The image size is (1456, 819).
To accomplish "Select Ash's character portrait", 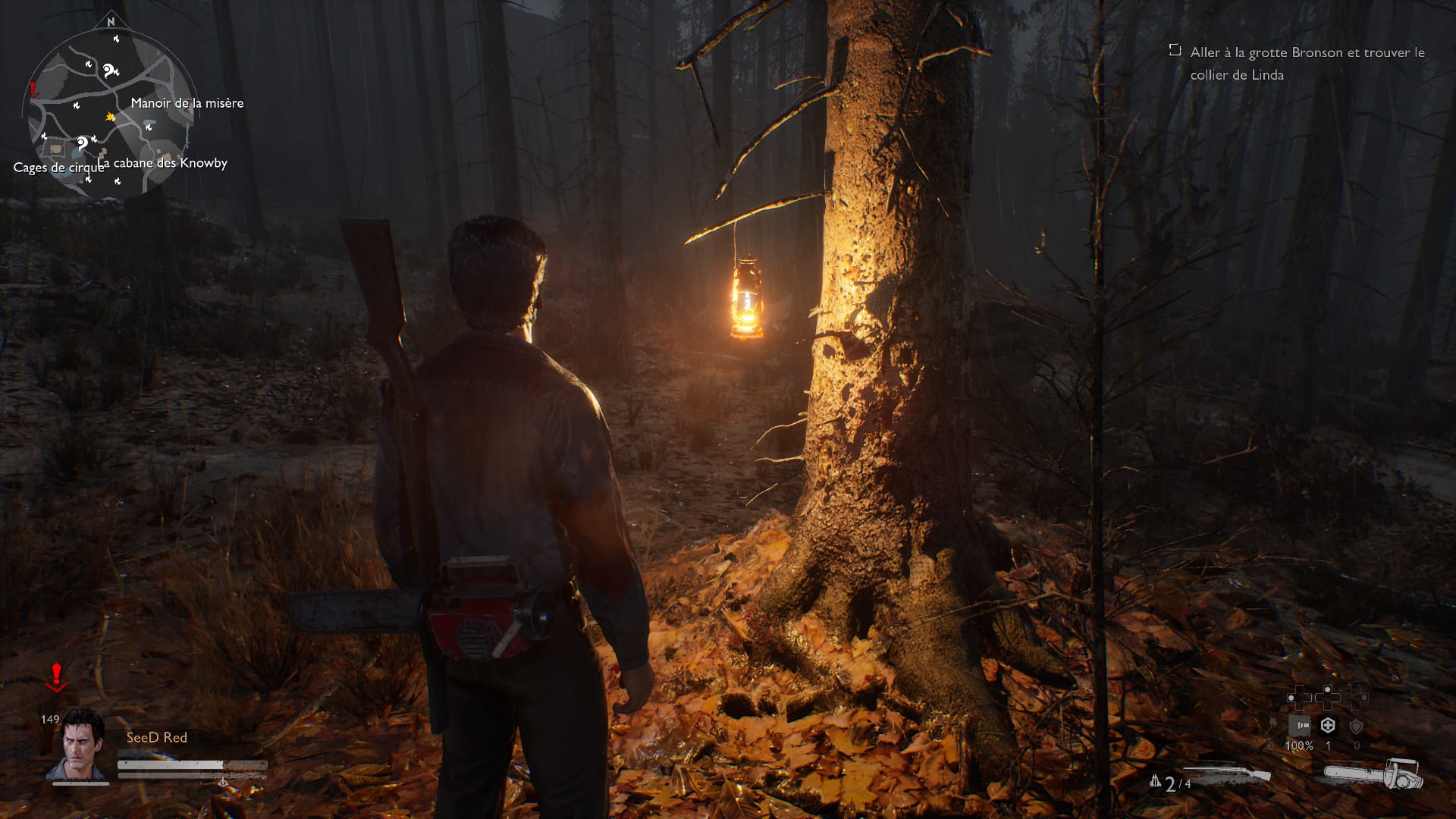I will (77, 745).
